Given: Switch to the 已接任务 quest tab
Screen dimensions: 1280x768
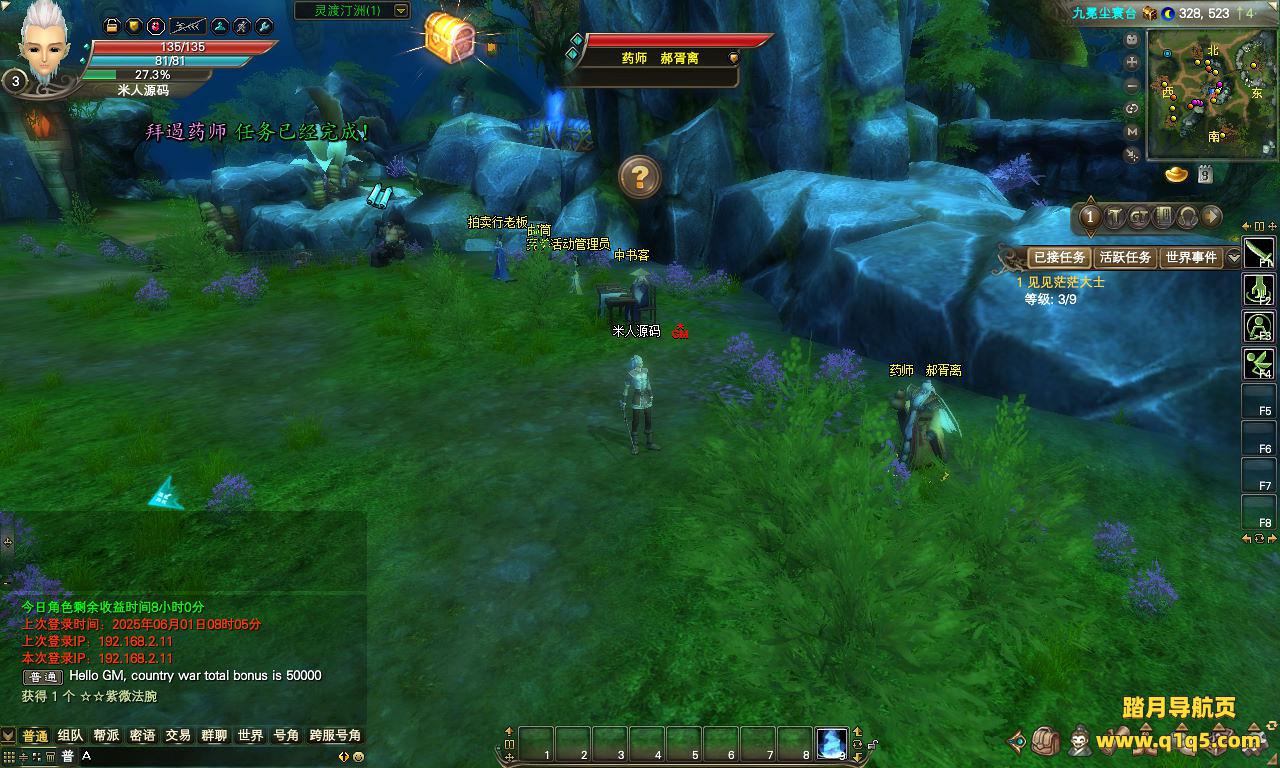Looking at the screenshot, I should click(x=1059, y=257).
